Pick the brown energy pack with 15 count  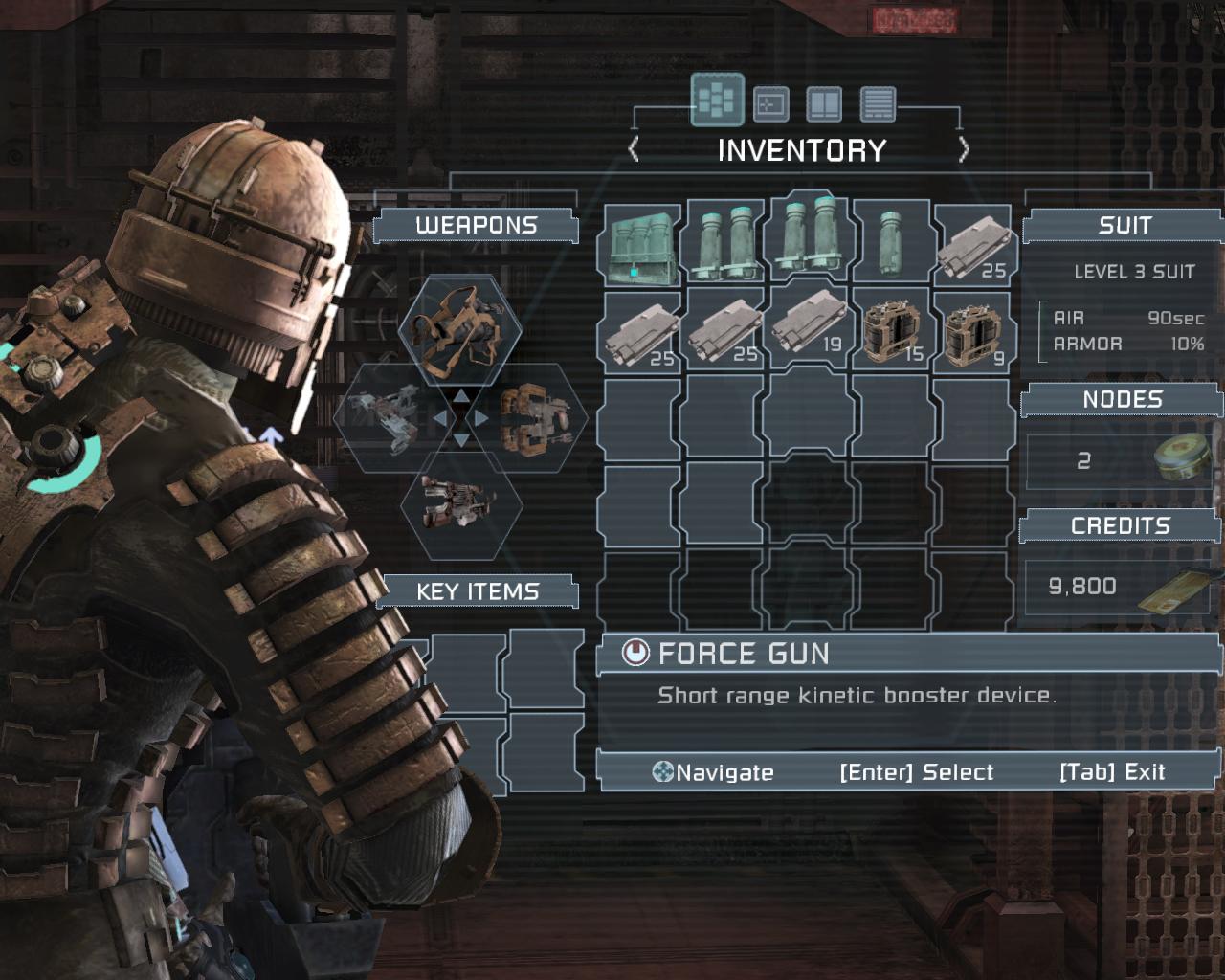pos(891,332)
